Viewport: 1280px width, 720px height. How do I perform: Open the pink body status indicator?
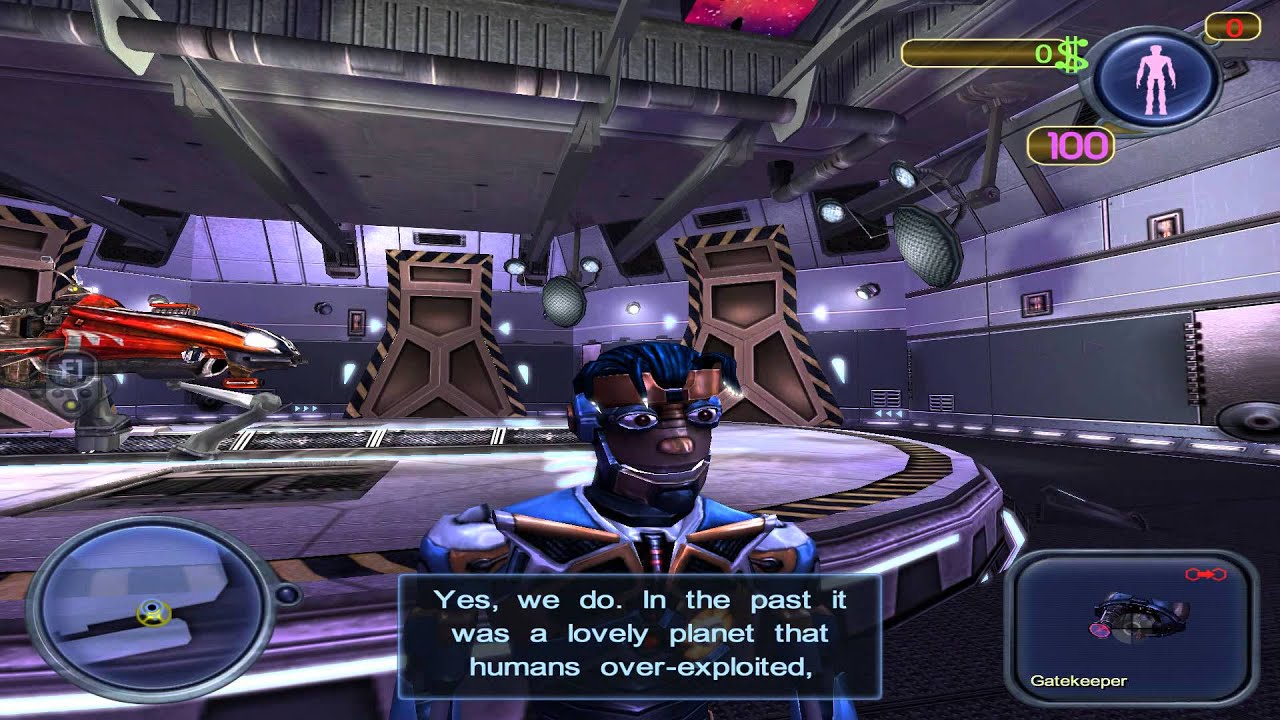tap(1156, 80)
